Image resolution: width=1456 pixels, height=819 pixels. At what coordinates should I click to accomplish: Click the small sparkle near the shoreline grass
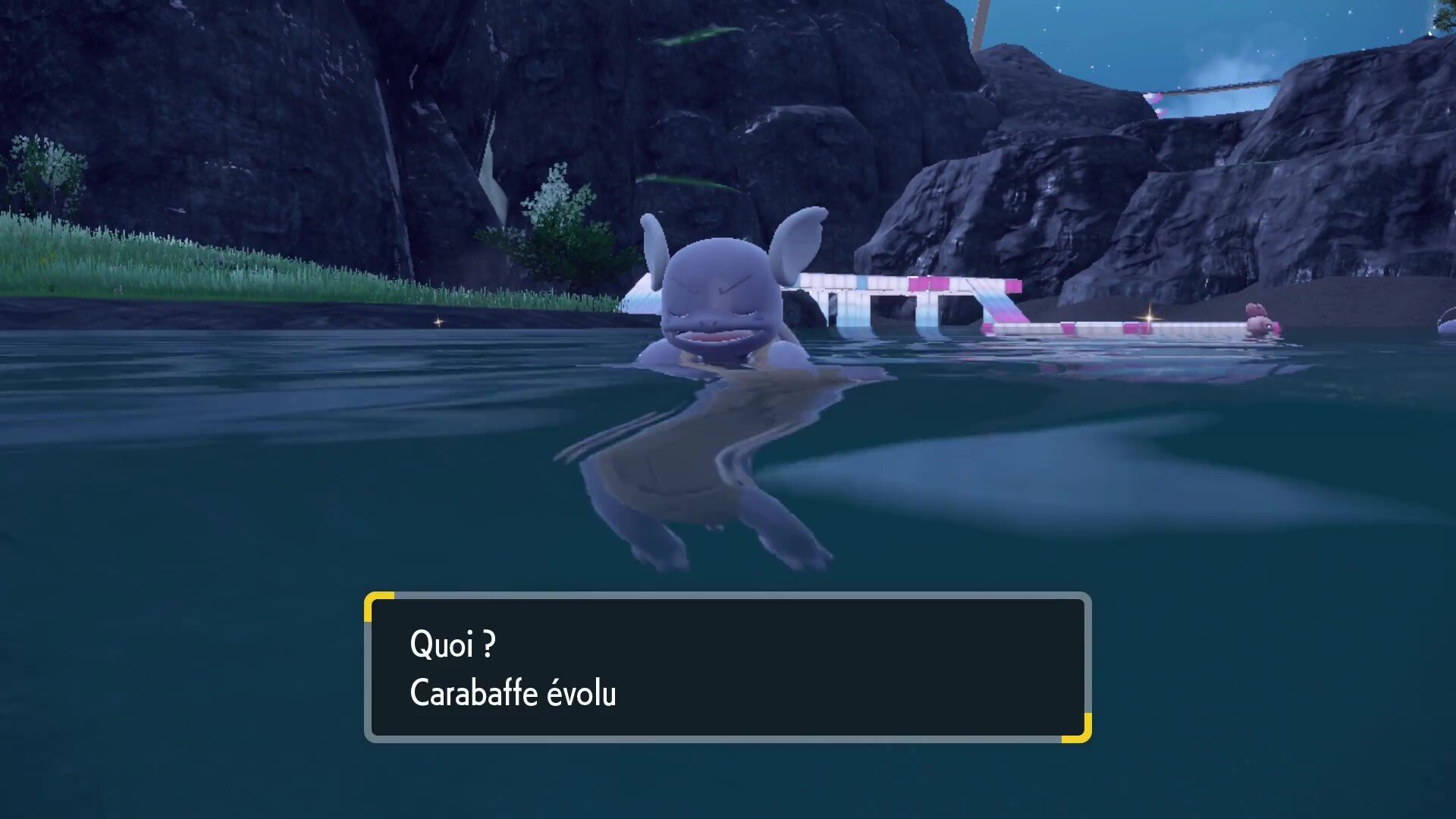pyautogui.click(x=438, y=322)
